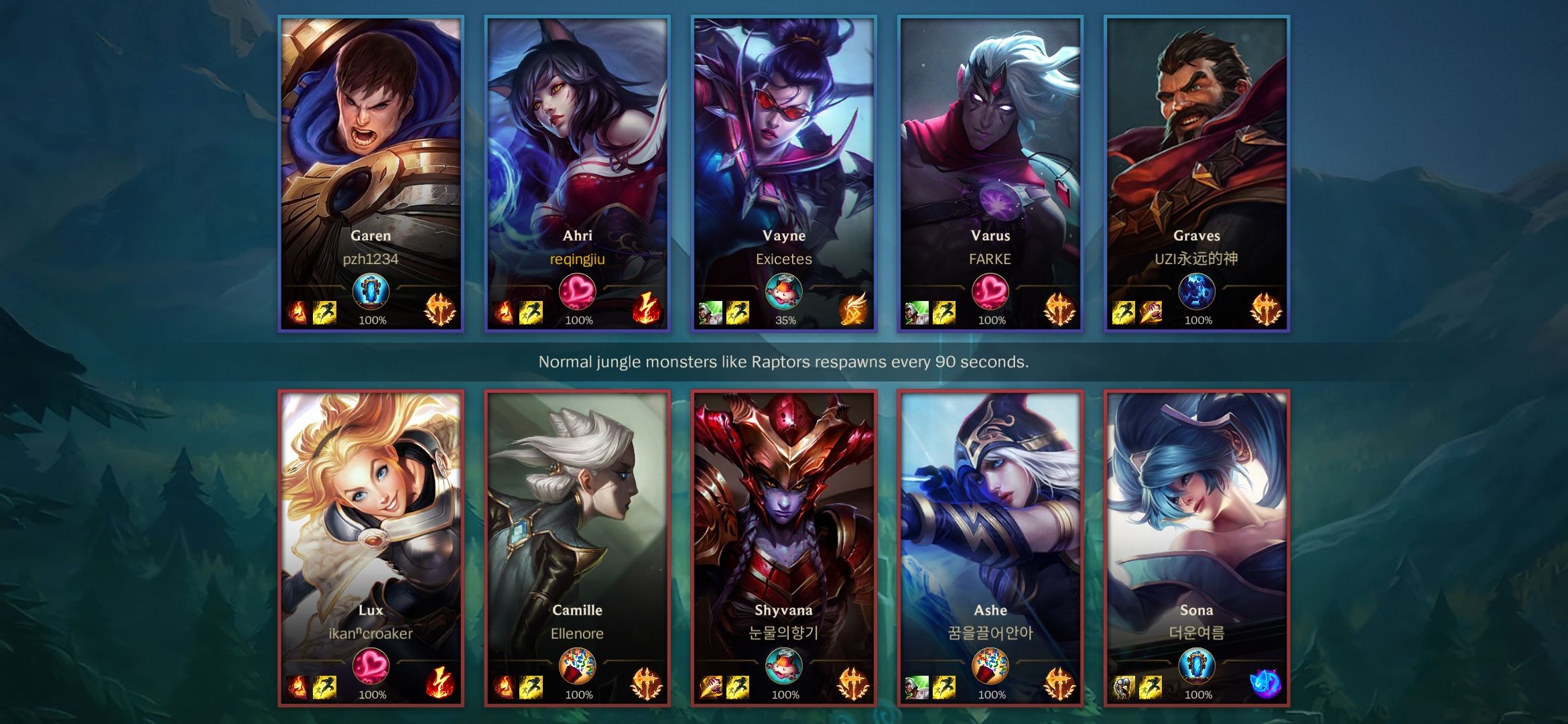Click Graves's Smite summoner spell icon

click(1150, 312)
